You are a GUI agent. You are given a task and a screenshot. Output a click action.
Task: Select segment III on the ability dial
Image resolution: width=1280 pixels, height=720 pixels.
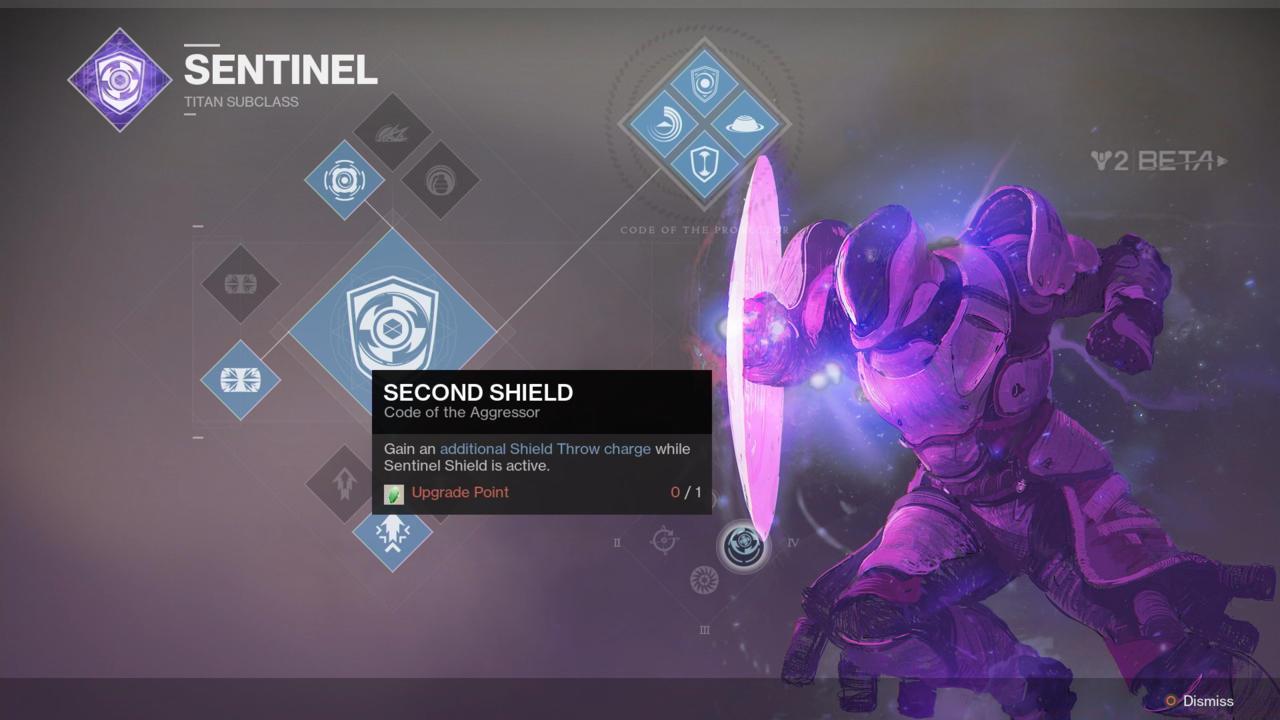pos(703,631)
